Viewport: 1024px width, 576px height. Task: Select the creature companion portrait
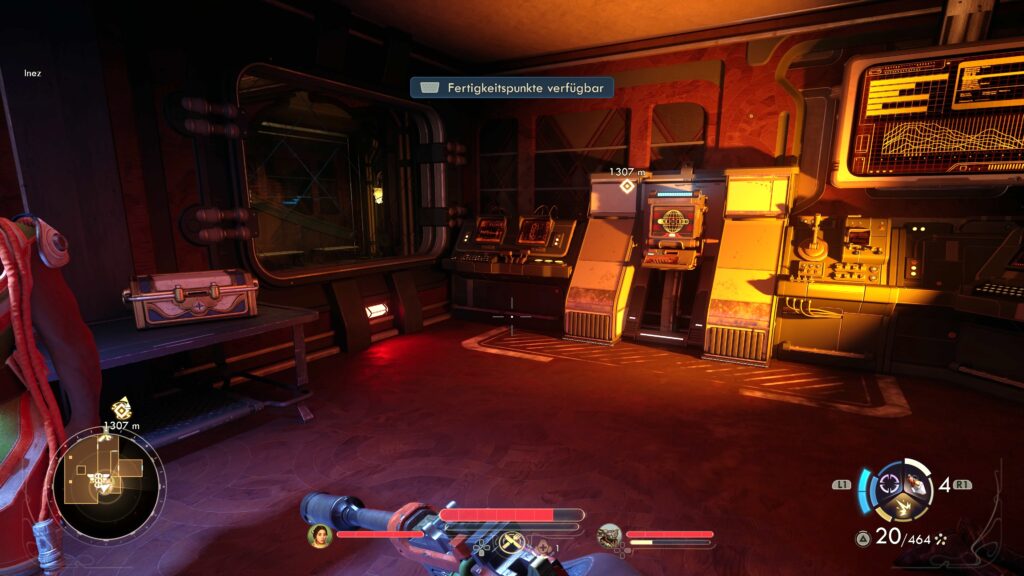coord(610,536)
